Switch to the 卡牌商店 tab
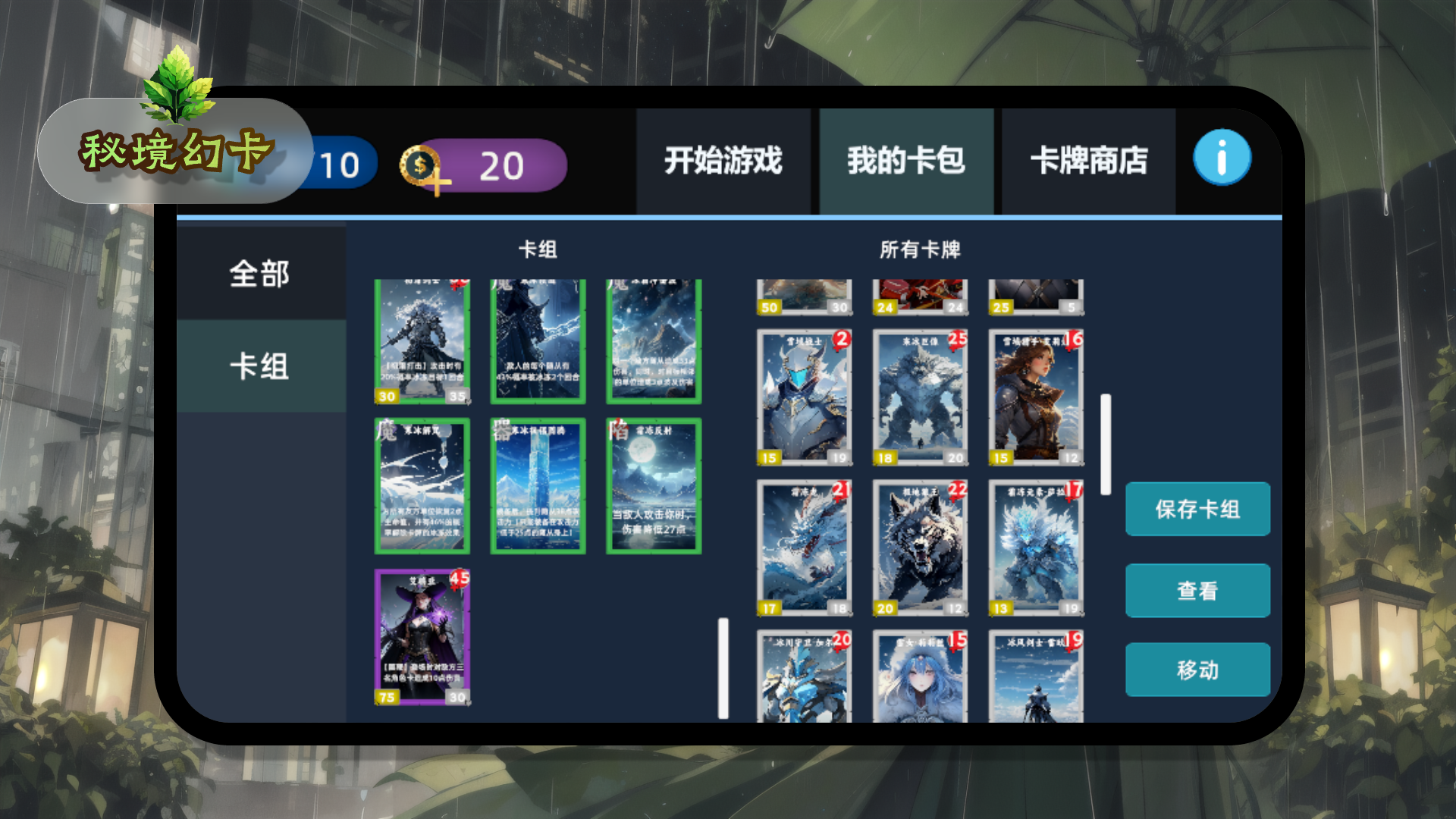Viewport: 1456px width, 819px height. [1092, 162]
